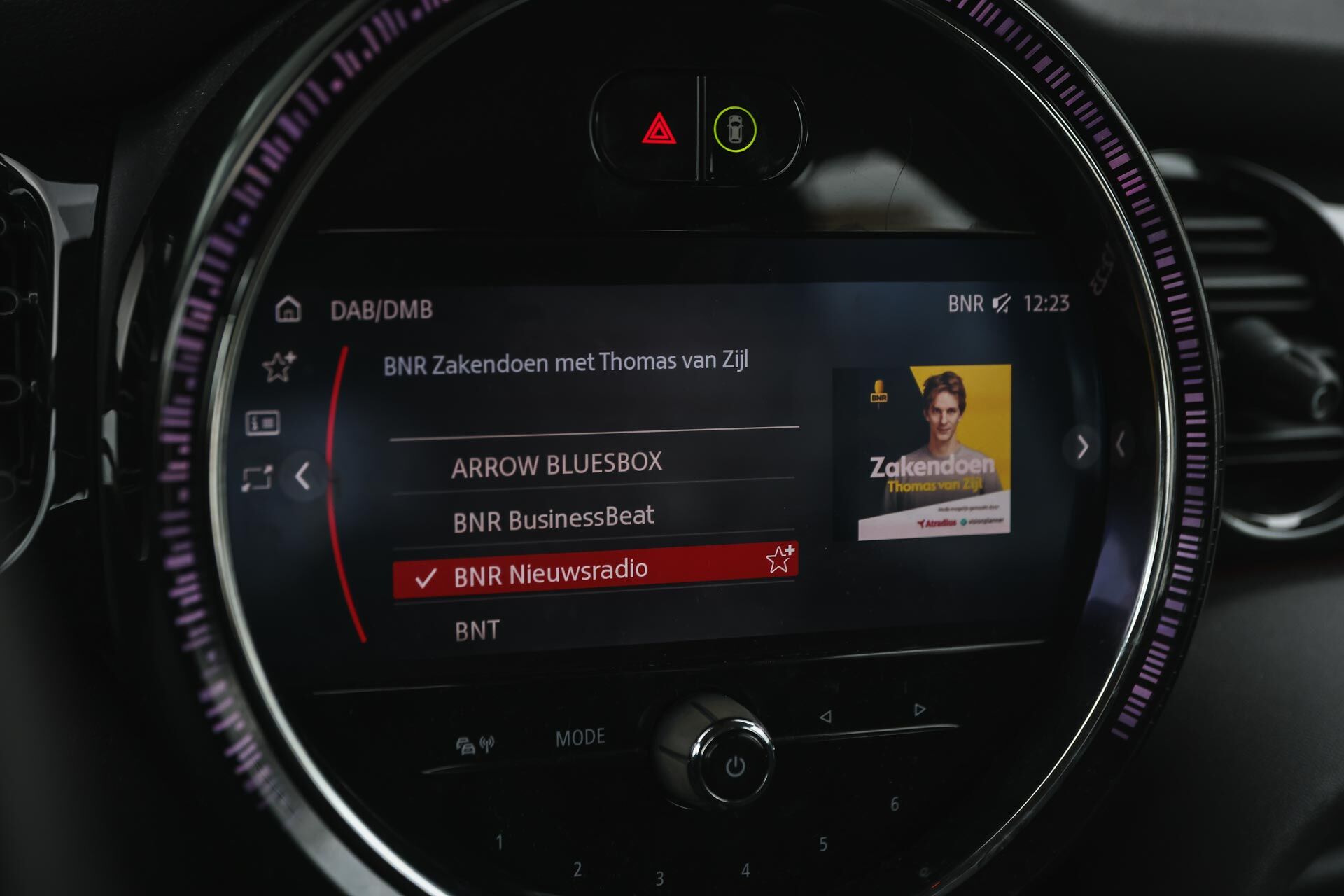Advance with the right arrow

pyautogui.click(x=1082, y=447)
